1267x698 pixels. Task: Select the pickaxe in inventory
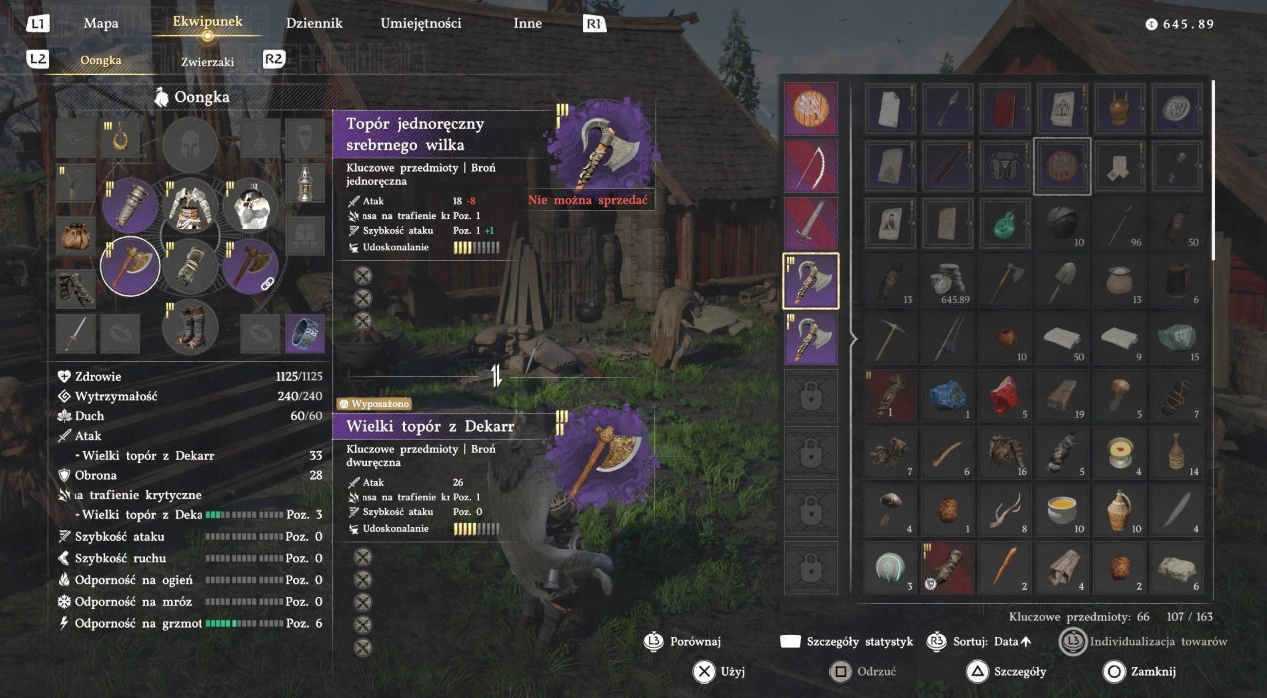[x=888, y=338]
